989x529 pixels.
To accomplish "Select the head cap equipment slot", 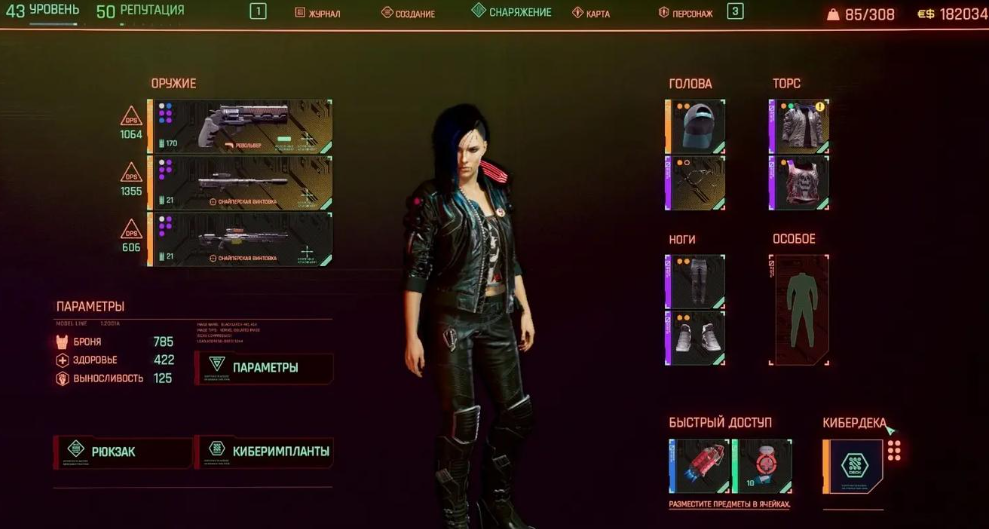I will [x=696, y=126].
